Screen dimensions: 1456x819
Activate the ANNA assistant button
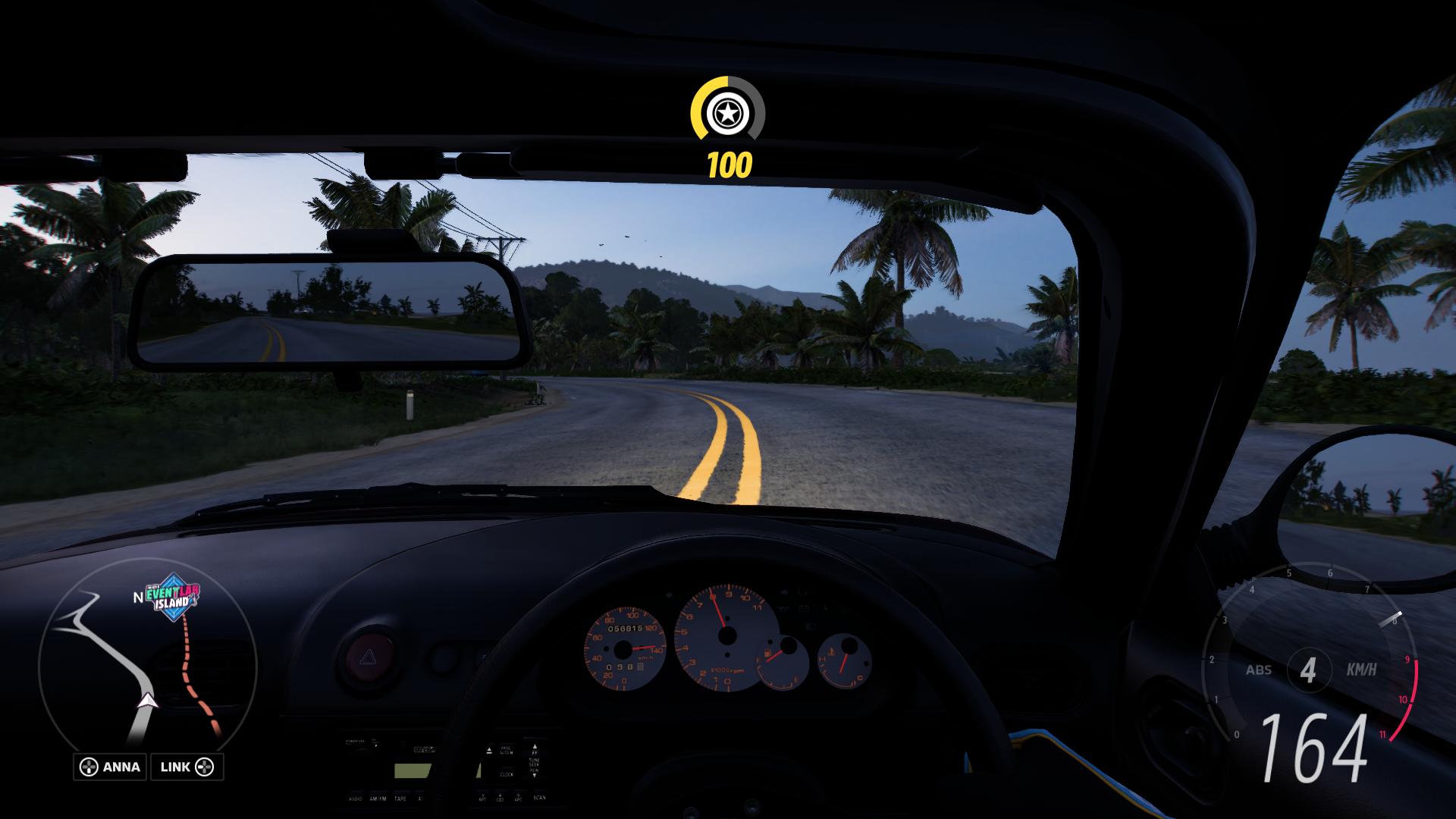point(110,767)
